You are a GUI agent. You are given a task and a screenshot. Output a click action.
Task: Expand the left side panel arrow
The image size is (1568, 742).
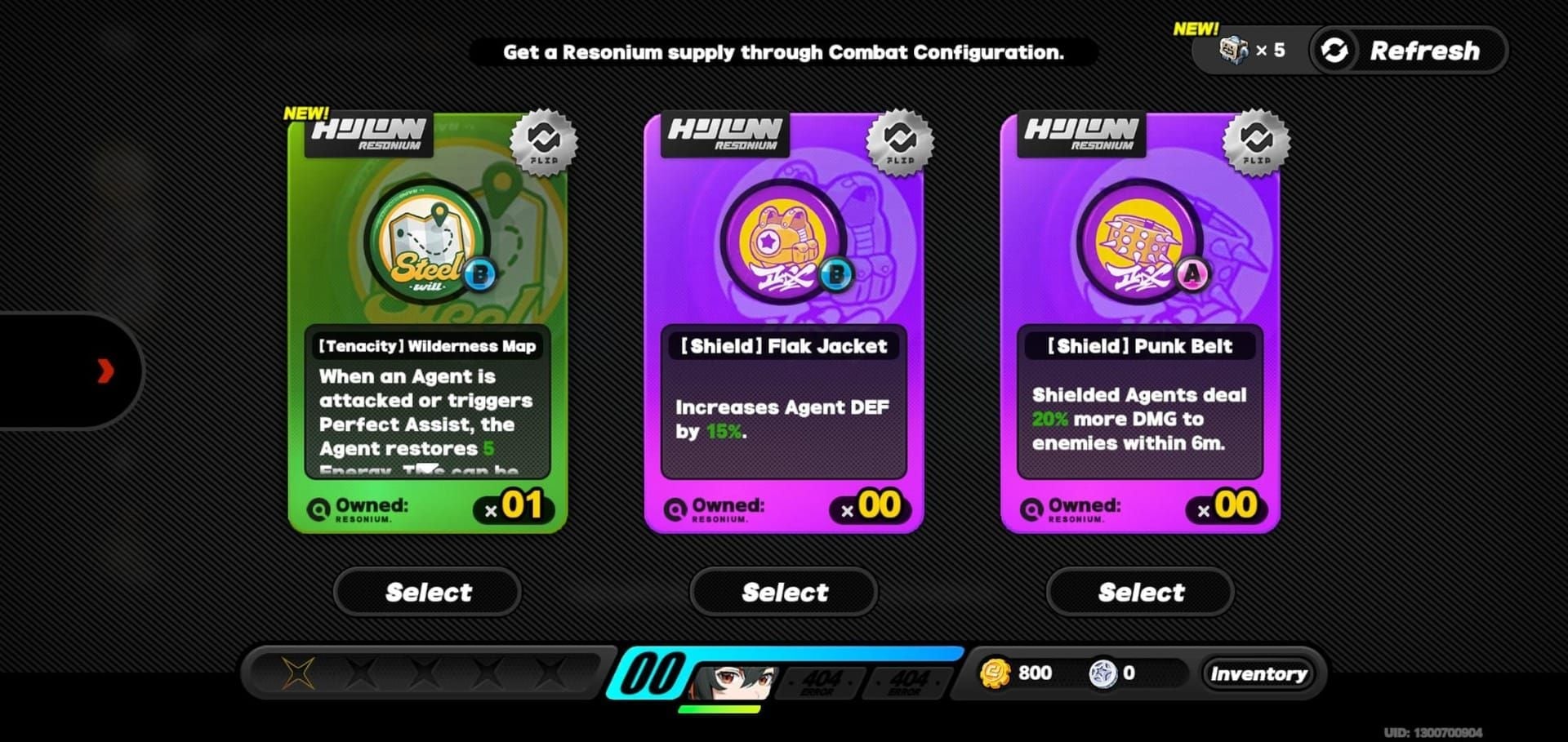click(x=105, y=371)
